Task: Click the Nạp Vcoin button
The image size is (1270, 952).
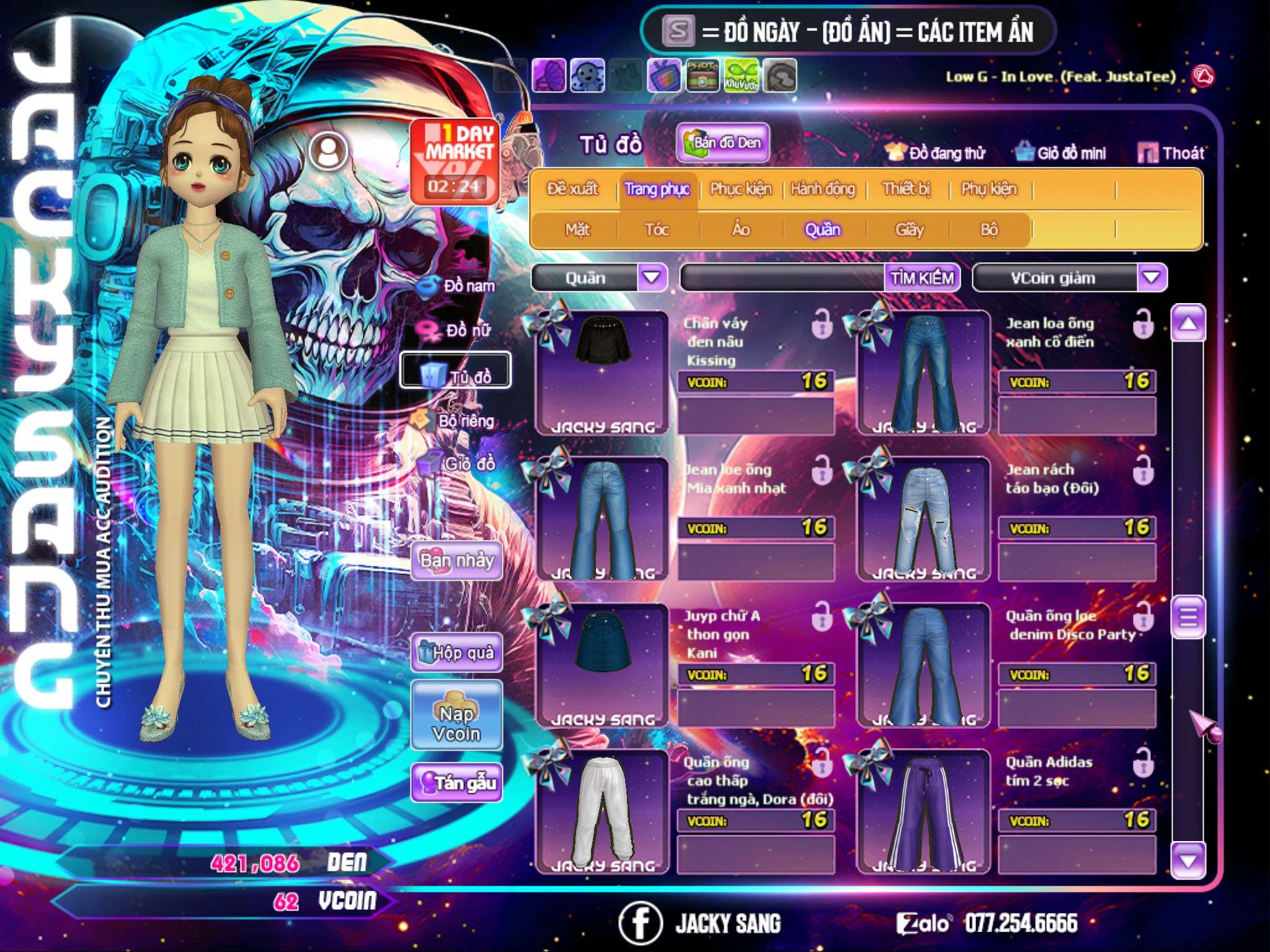Action: point(456,723)
